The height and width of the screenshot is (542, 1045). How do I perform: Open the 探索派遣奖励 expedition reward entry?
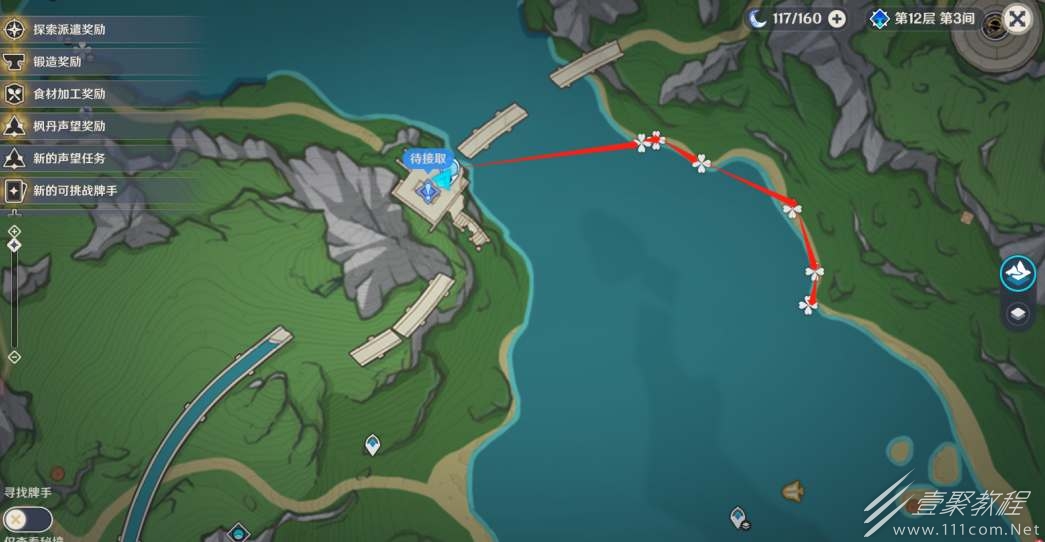[68, 30]
